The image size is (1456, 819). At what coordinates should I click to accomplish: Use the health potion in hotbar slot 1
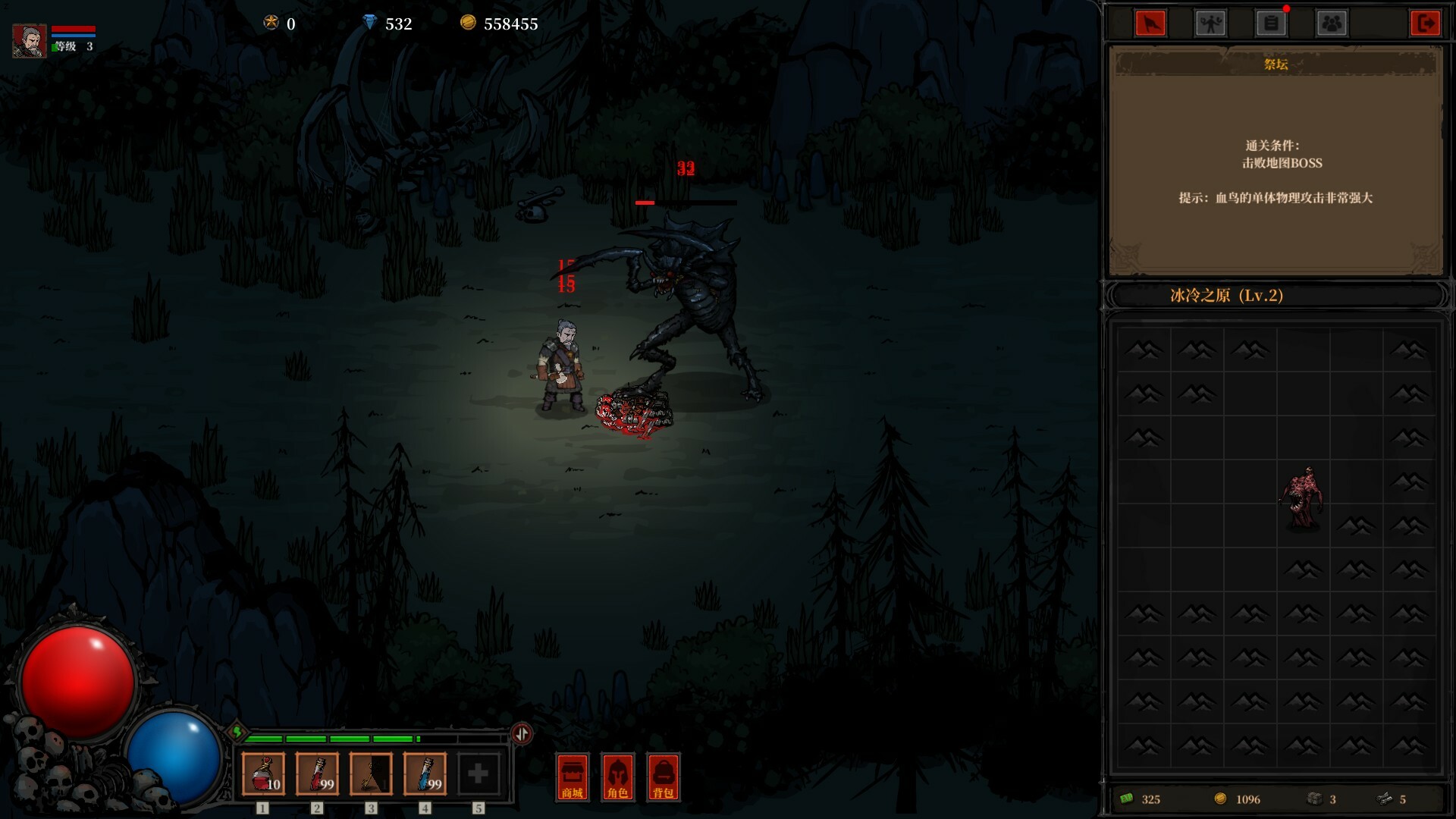(x=262, y=772)
